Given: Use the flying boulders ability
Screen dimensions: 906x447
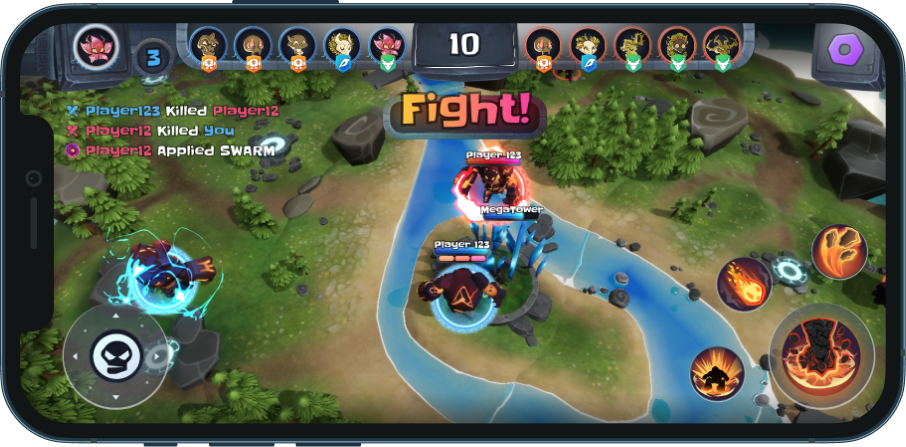Looking at the screenshot, I should (838, 251).
